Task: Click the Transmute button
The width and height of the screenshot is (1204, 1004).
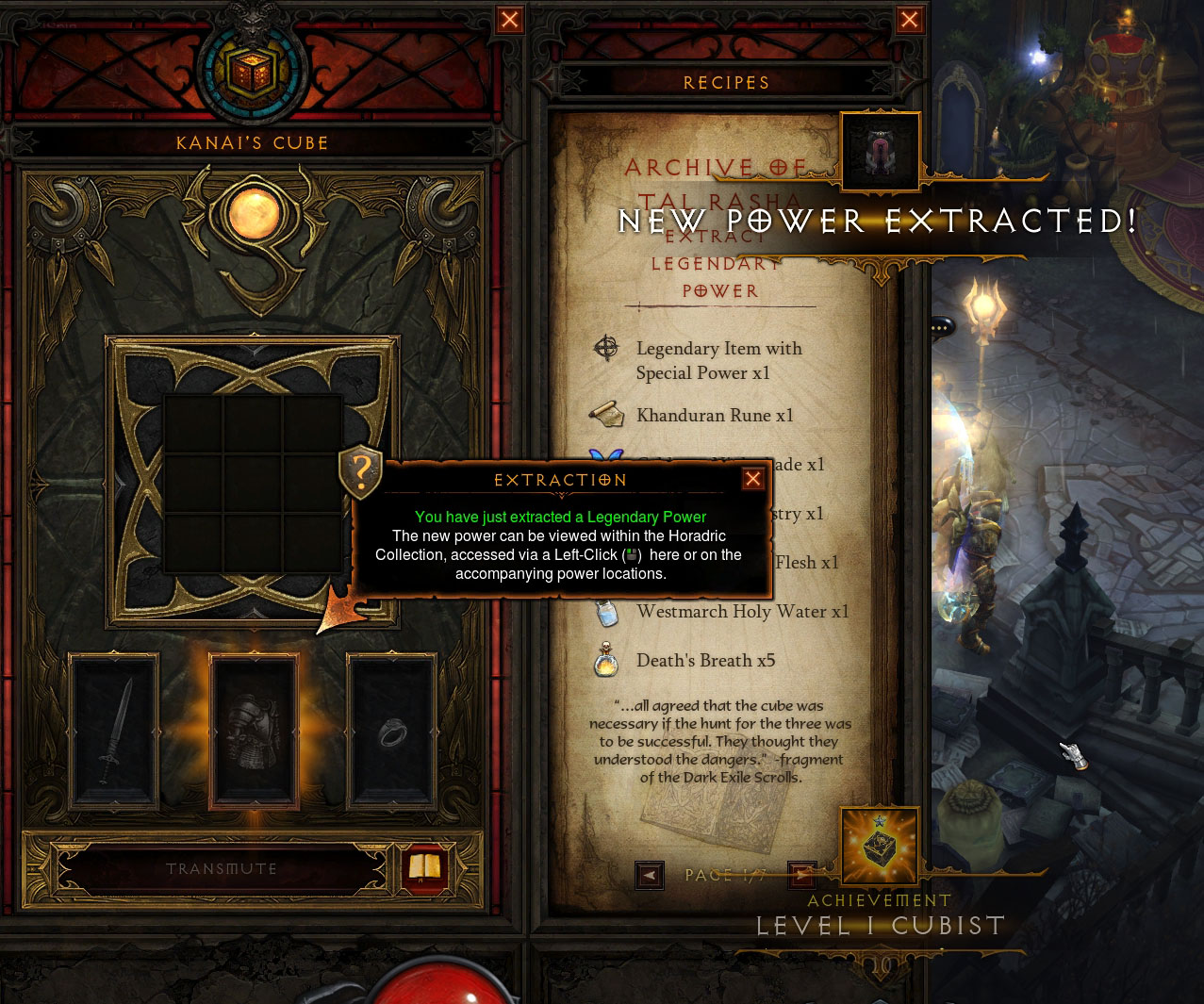Action: [x=222, y=869]
